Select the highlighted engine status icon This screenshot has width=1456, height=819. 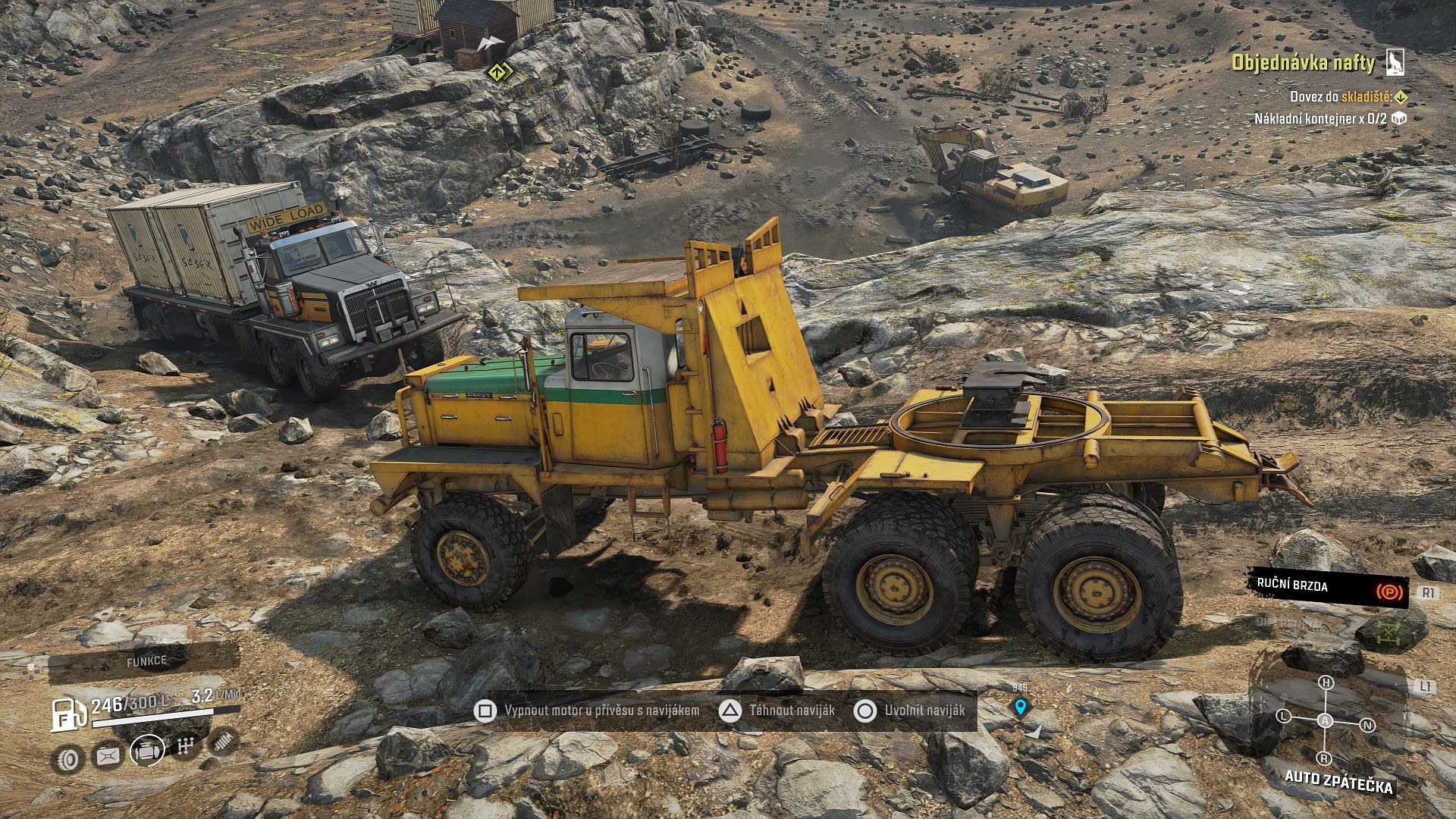click(147, 751)
